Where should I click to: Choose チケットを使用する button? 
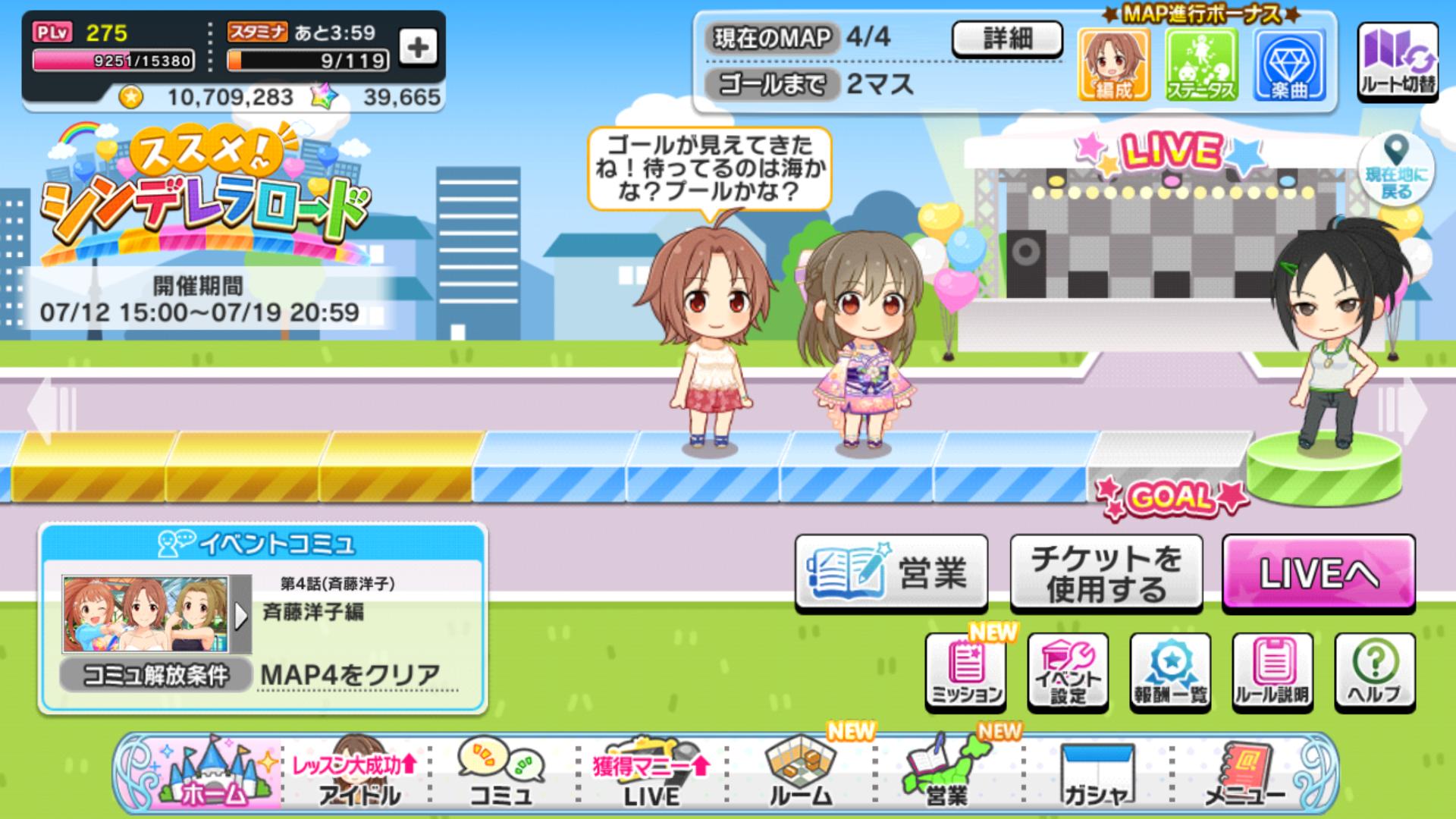pyautogui.click(x=1106, y=573)
